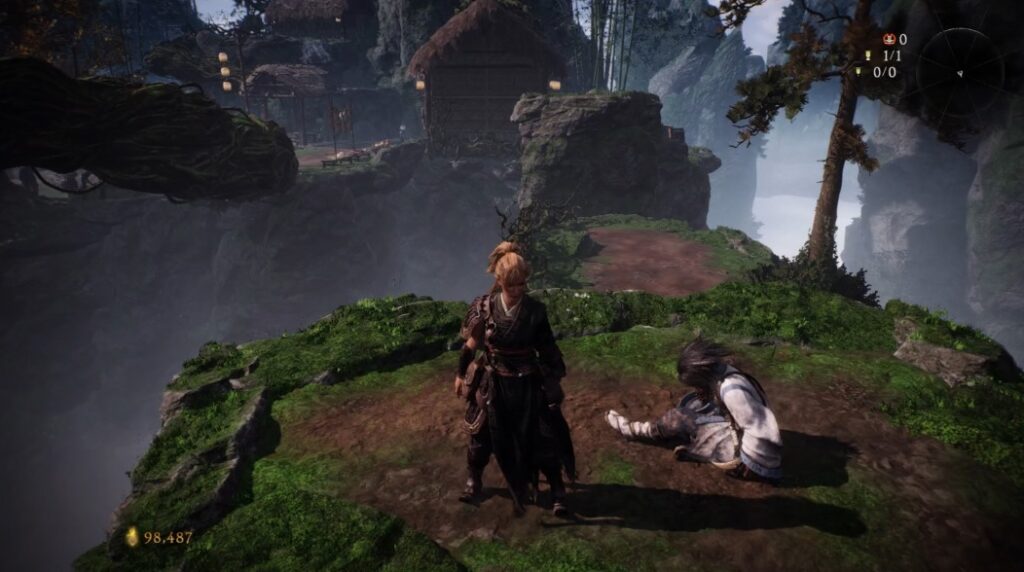1024x572 pixels.
Task: Click the marking flag icon showing 0/0
Action: [x=858, y=72]
